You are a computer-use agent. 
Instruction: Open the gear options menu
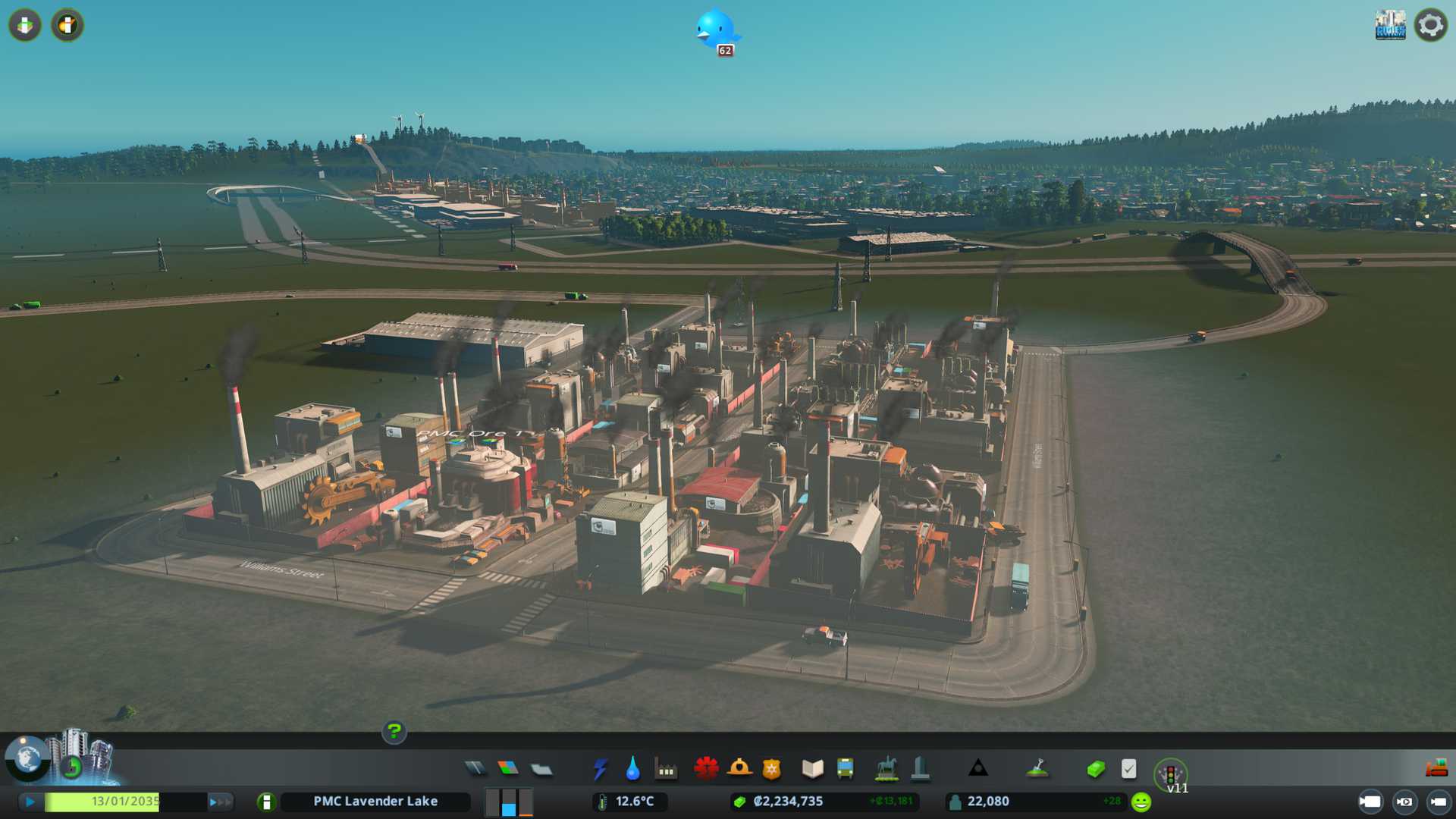coord(1430,25)
